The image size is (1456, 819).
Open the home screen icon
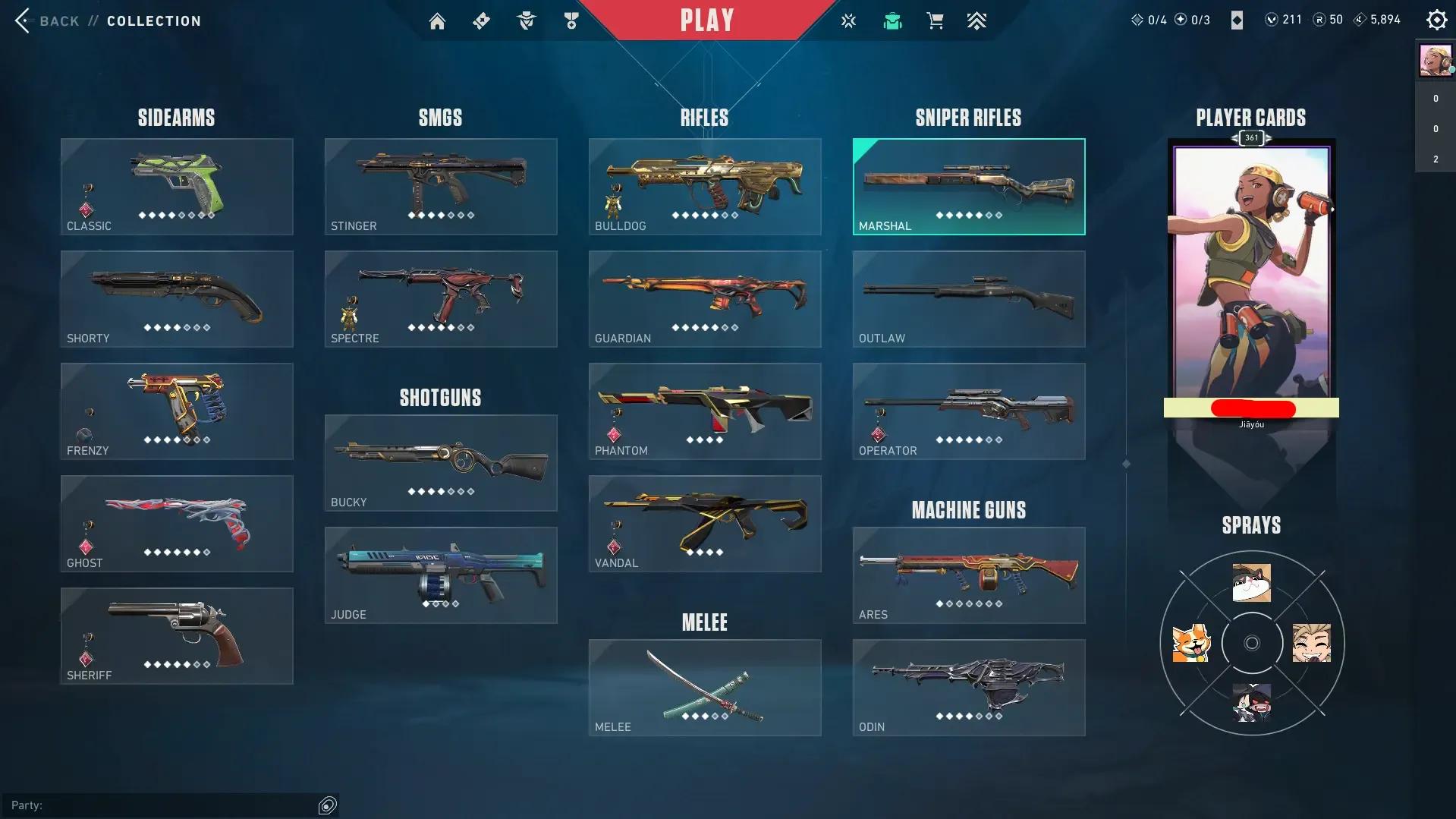(437, 21)
